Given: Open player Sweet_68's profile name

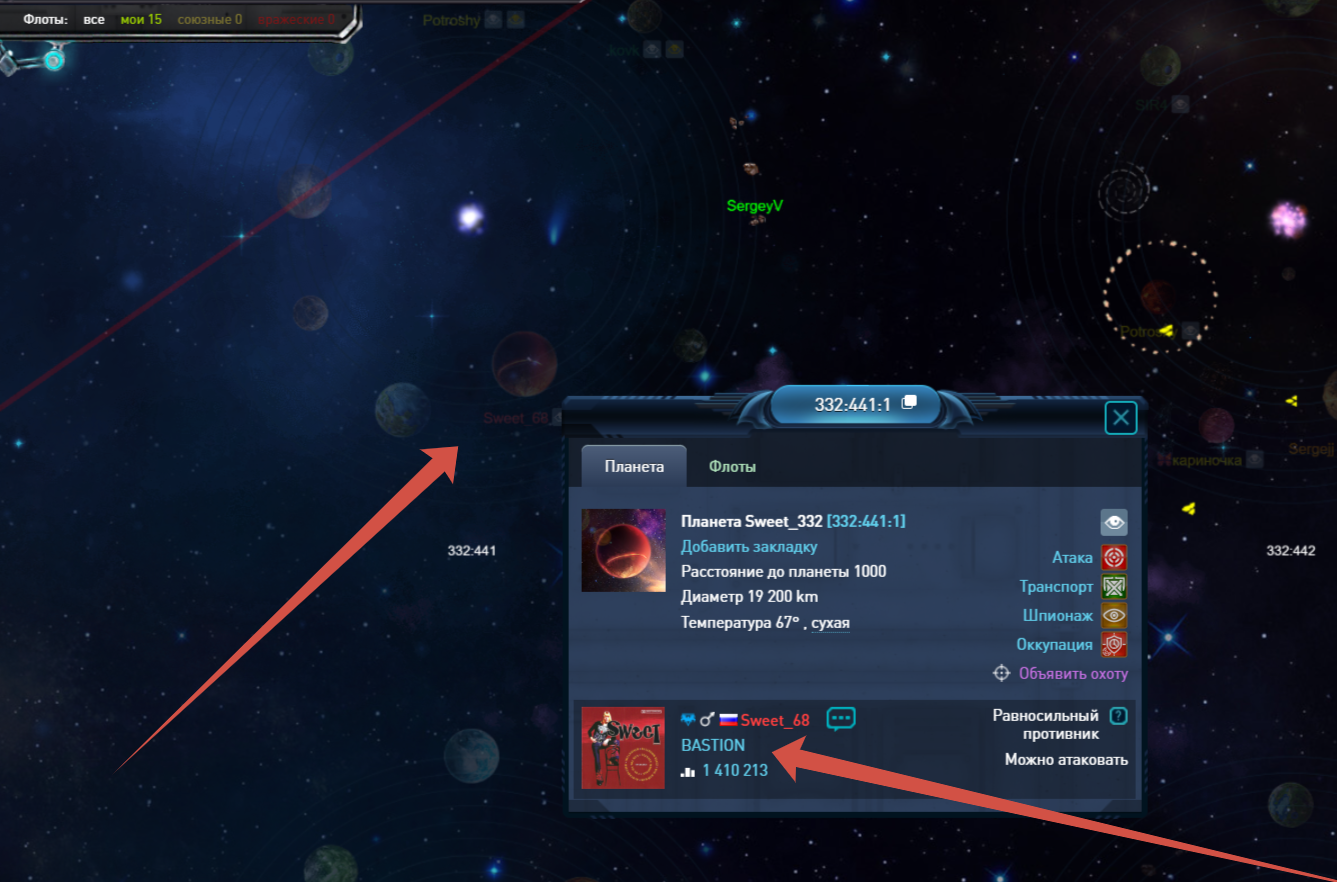Looking at the screenshot, I should click(775, 720).
